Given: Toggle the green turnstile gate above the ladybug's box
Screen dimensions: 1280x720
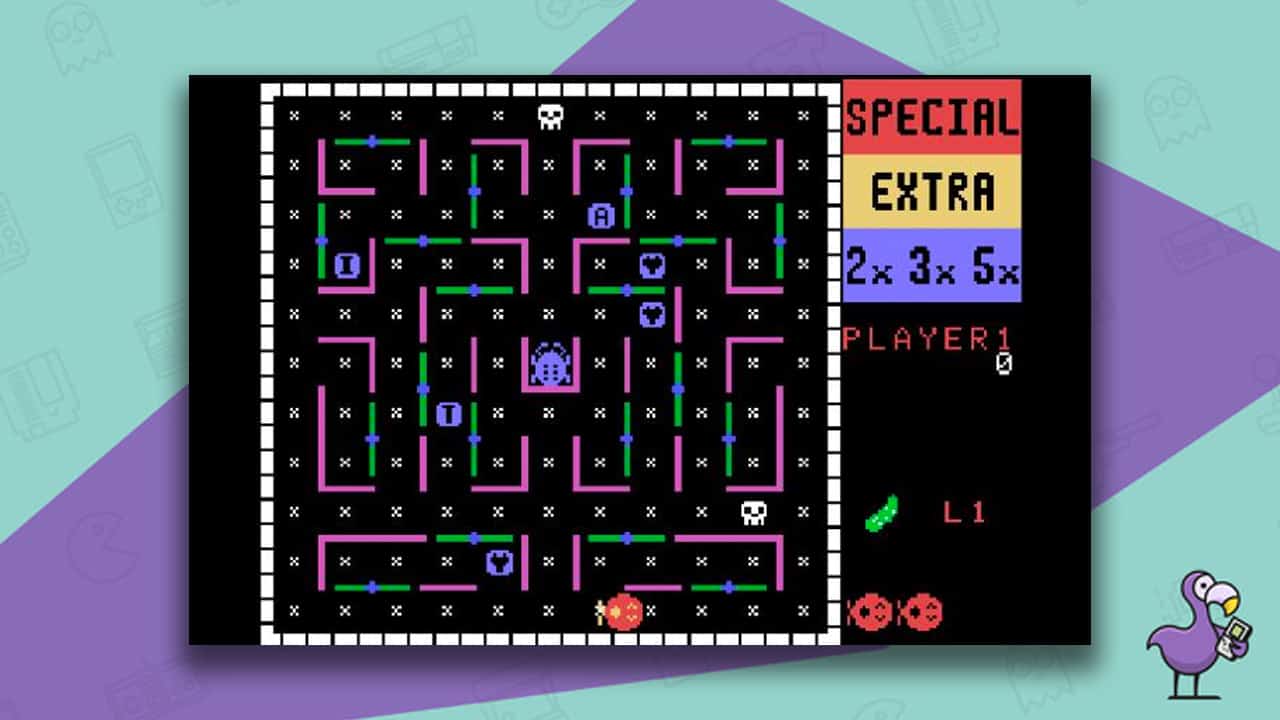Looking at the screenshot, I should click(x=473, y=291).
